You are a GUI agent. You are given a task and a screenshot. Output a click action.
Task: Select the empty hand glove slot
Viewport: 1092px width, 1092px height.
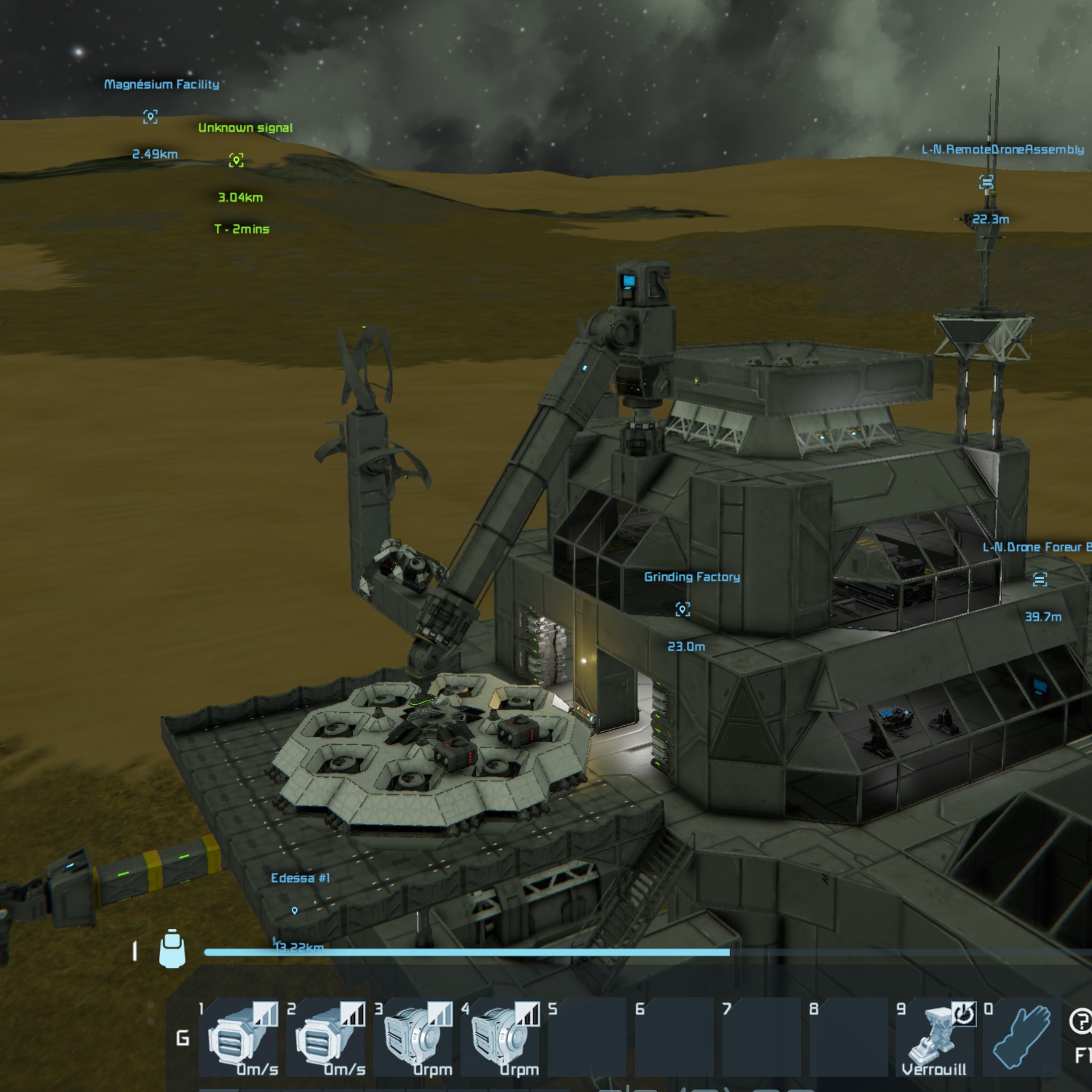[x=1021, y=1037]
